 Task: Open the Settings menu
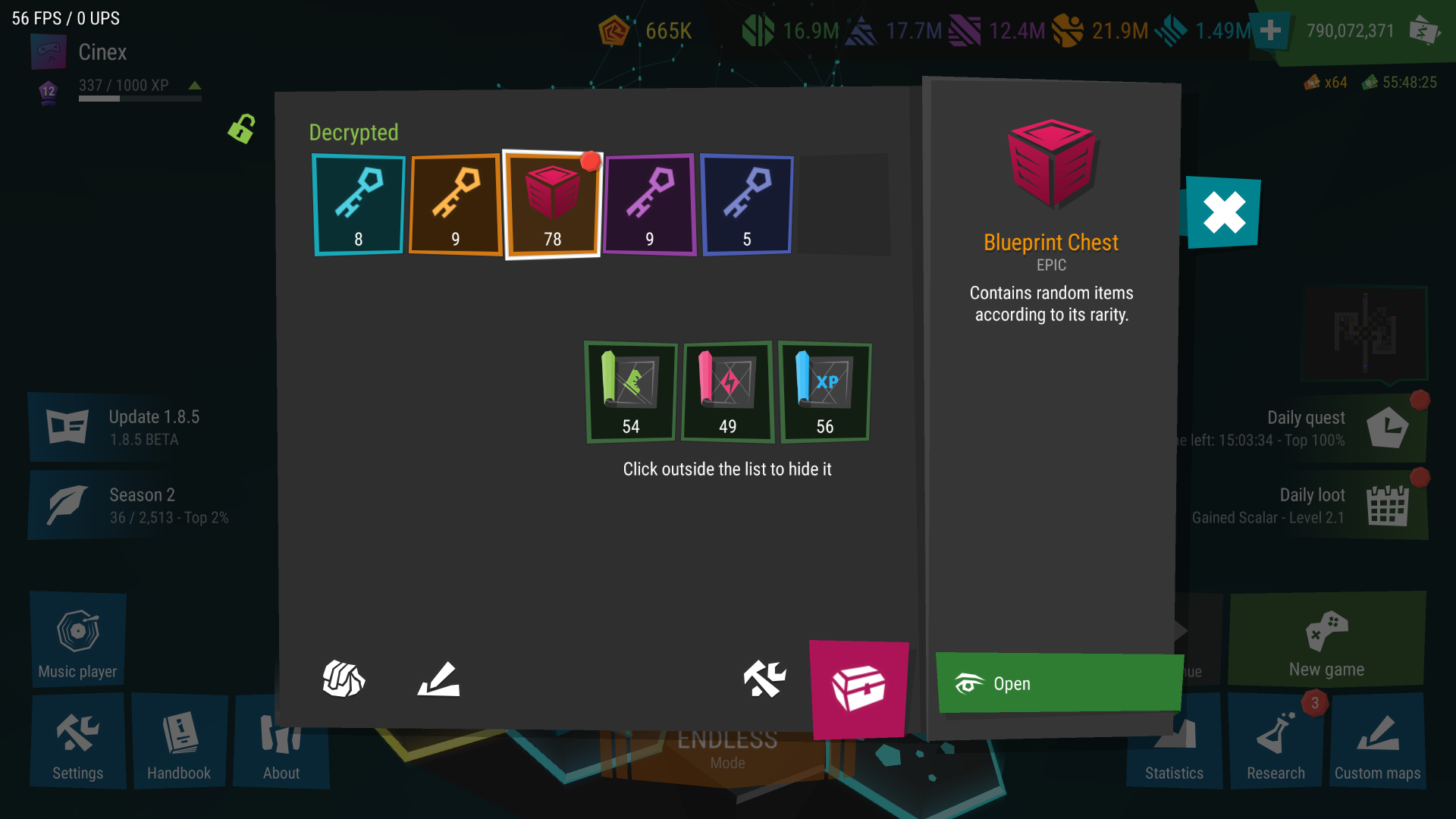coord(78,743)
